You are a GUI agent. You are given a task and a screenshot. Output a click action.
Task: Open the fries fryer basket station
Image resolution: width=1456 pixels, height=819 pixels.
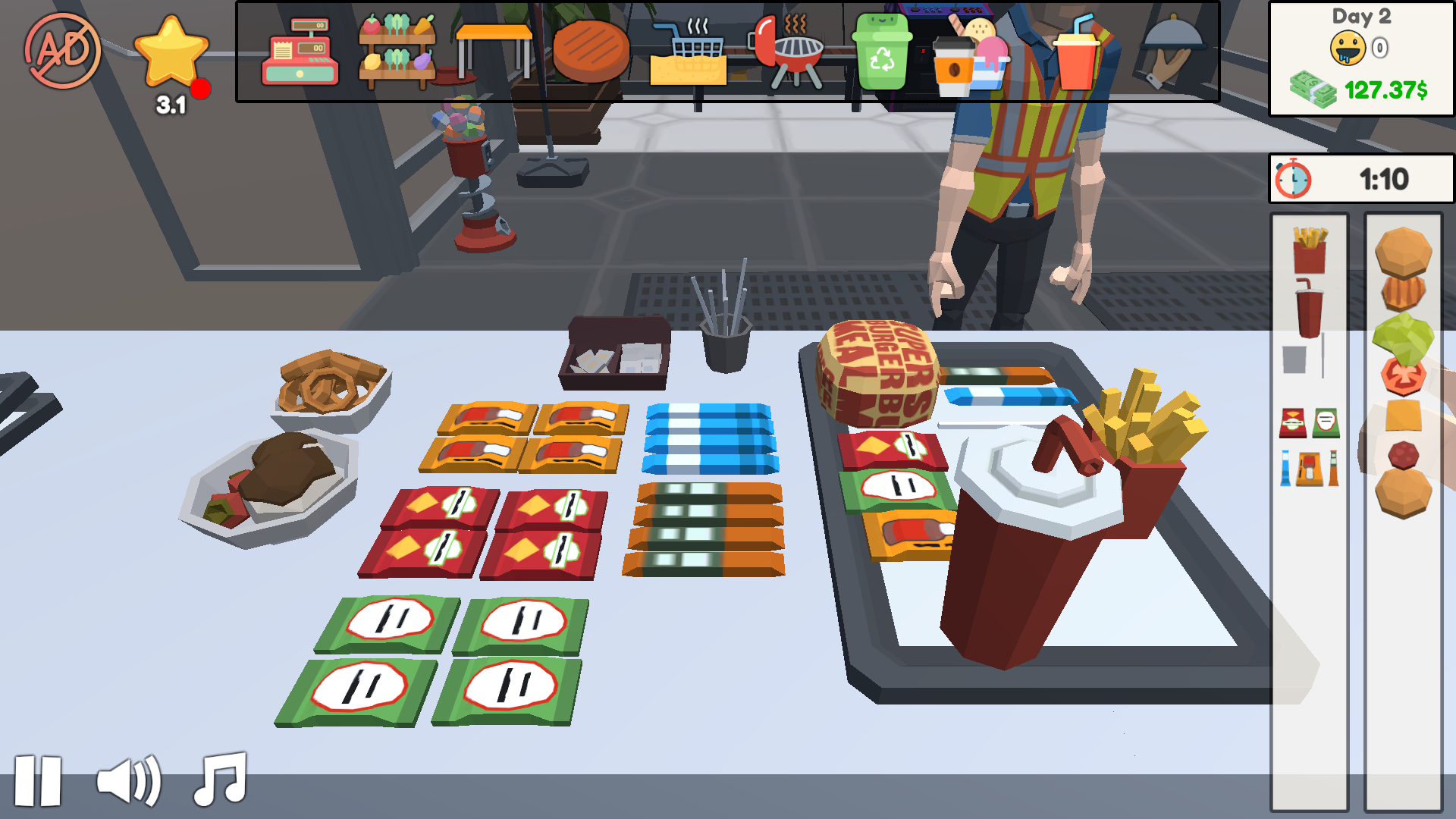690,53
